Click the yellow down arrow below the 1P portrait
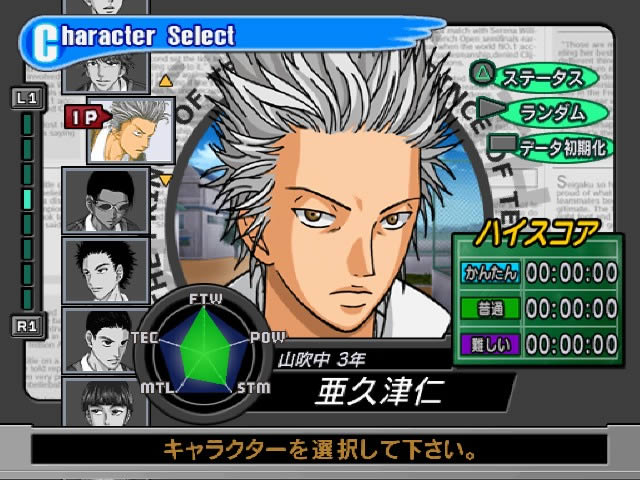The width and height of the screenshot is (640, 480). (x=166, y=180)
